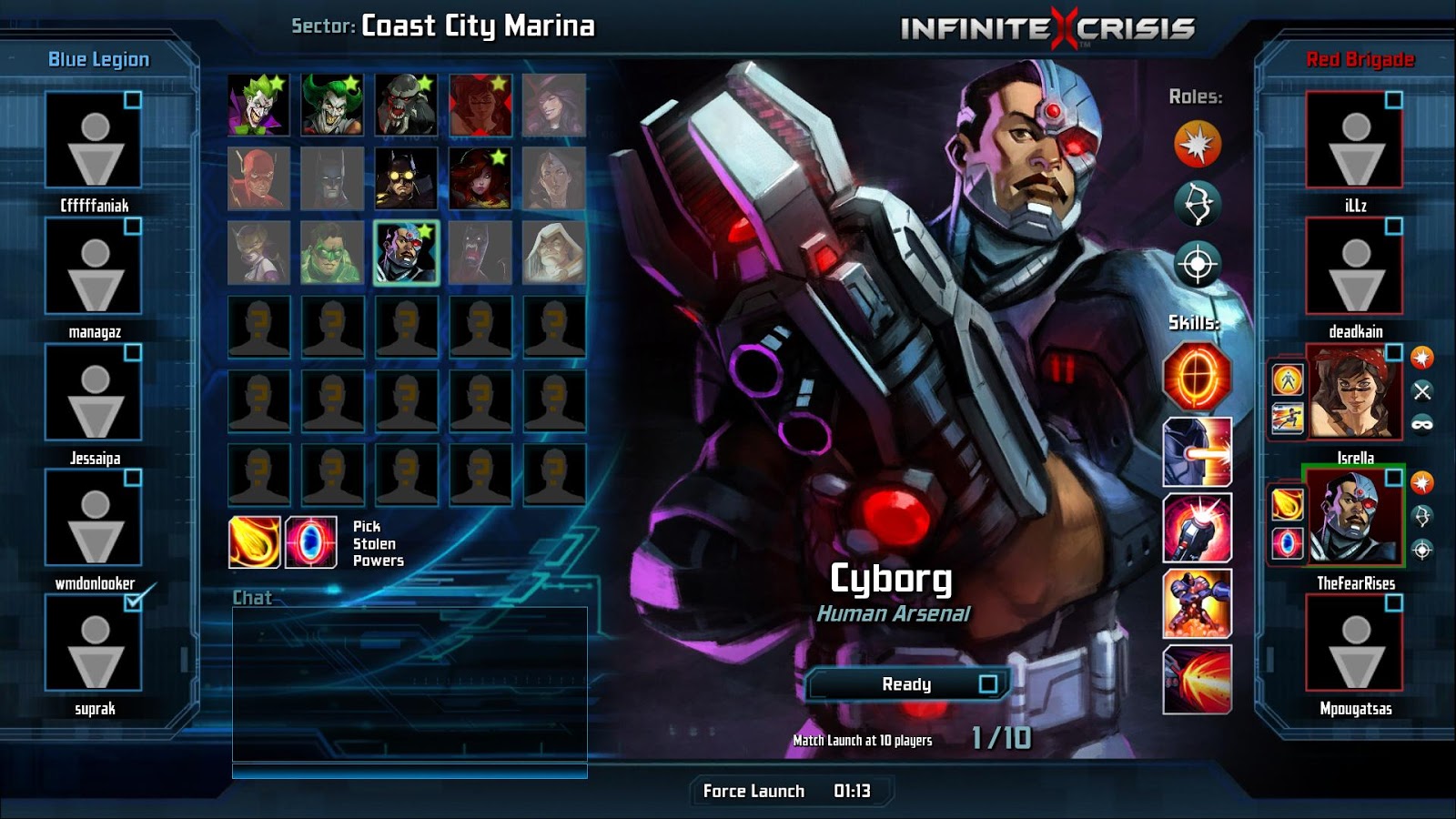
Task: Select the fireball stolen power icon
Action: [x=255, y=542]
